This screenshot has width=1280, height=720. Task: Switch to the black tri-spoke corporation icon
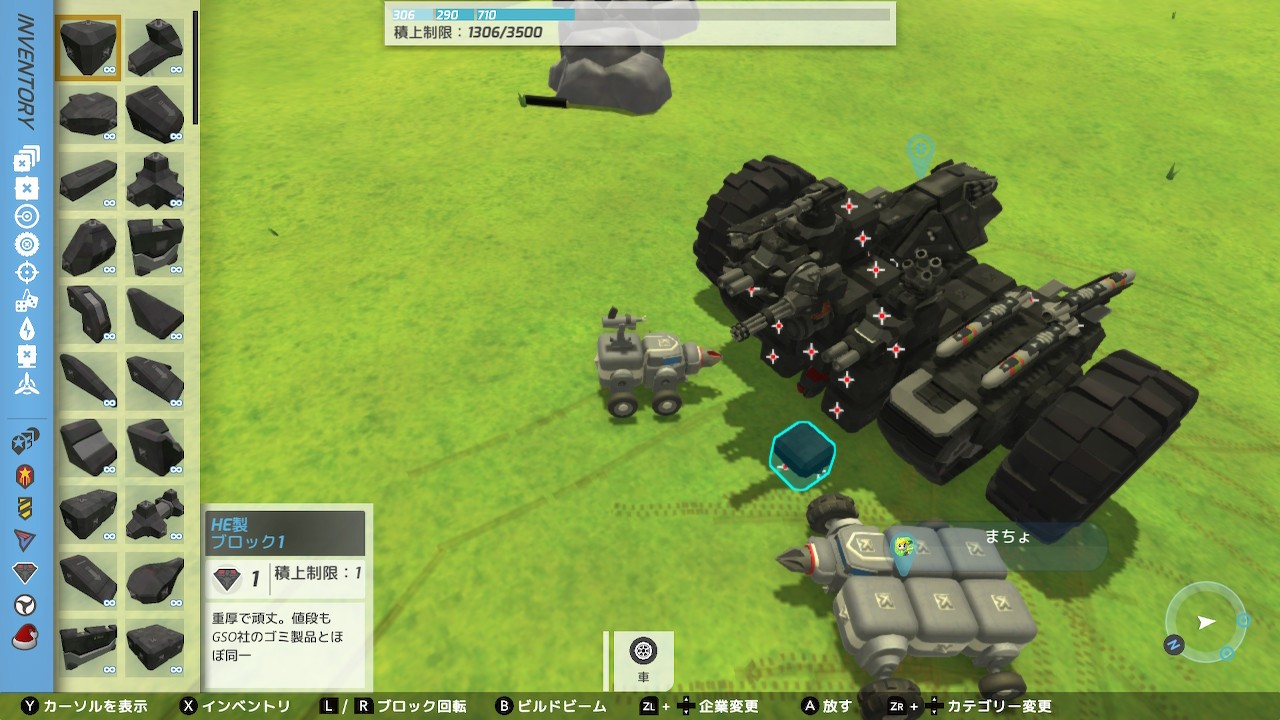(x=27, y=605)
